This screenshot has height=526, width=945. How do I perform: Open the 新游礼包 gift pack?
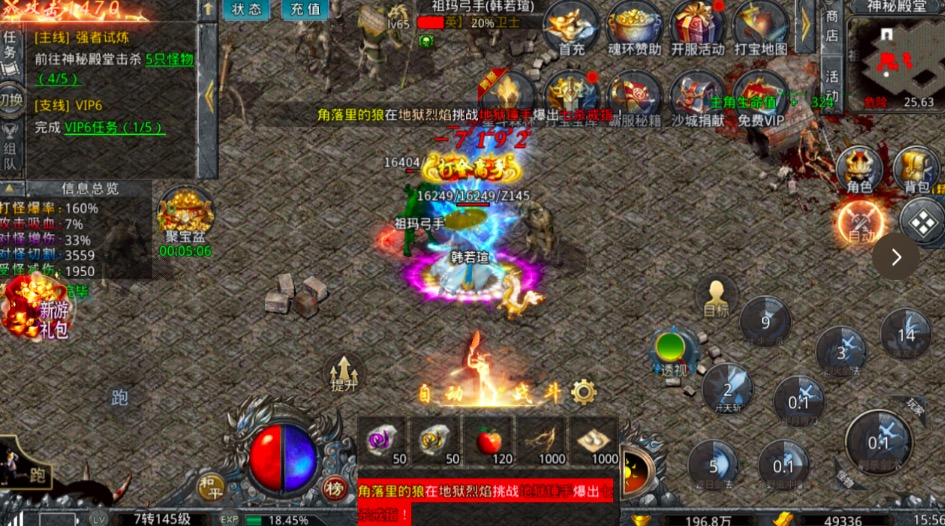pyautogui.click(x=37, y=306)
